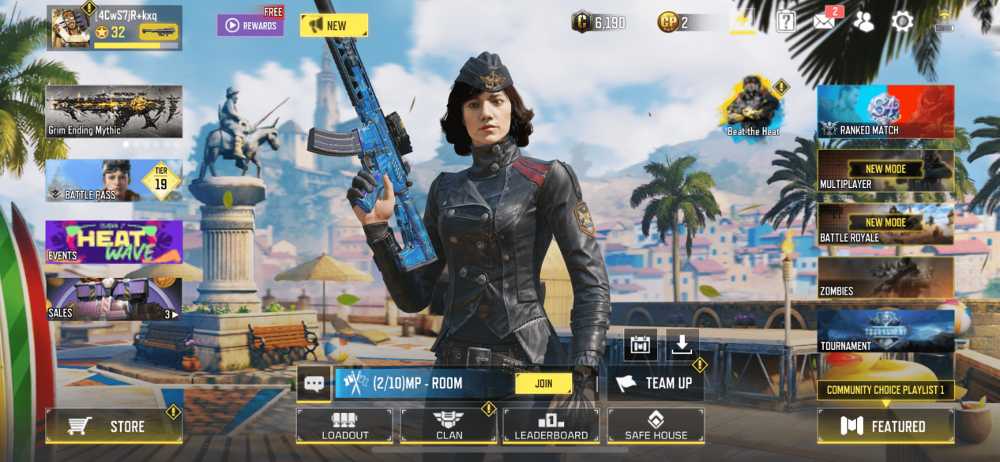The image size is (1000, 462).
Task: Tap the Team Up button
Action: (x=655, y=383)
